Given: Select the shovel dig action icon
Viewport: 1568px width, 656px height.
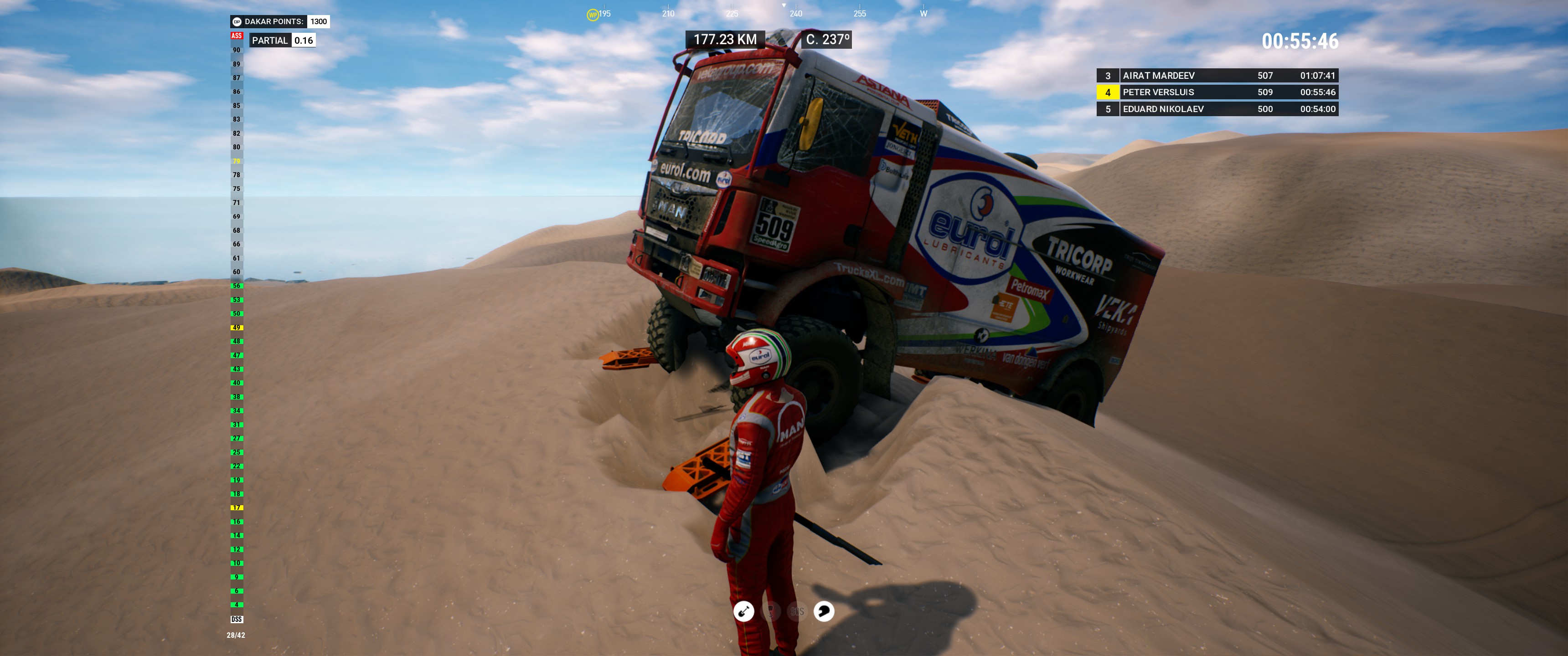Looking at the screenshot, I should (743, 611).
